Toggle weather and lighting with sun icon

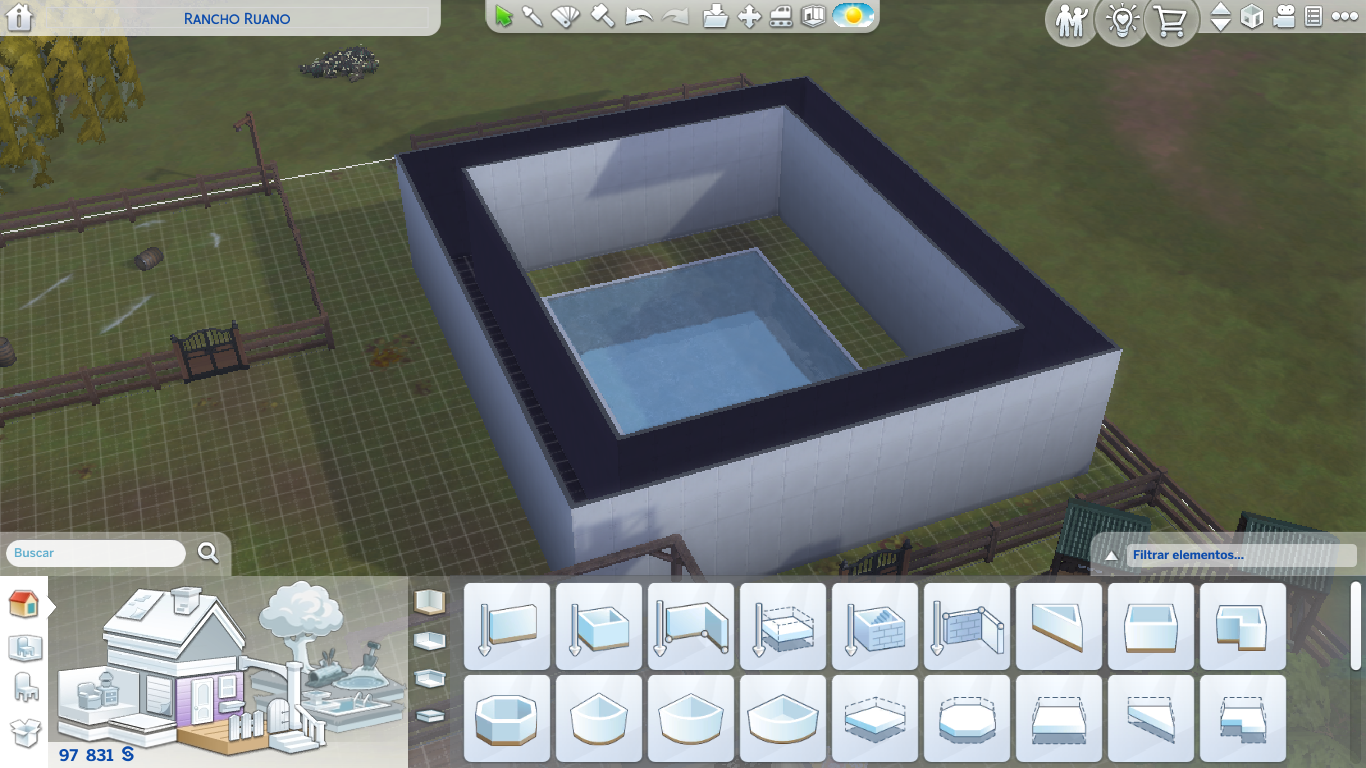point(852,15)
